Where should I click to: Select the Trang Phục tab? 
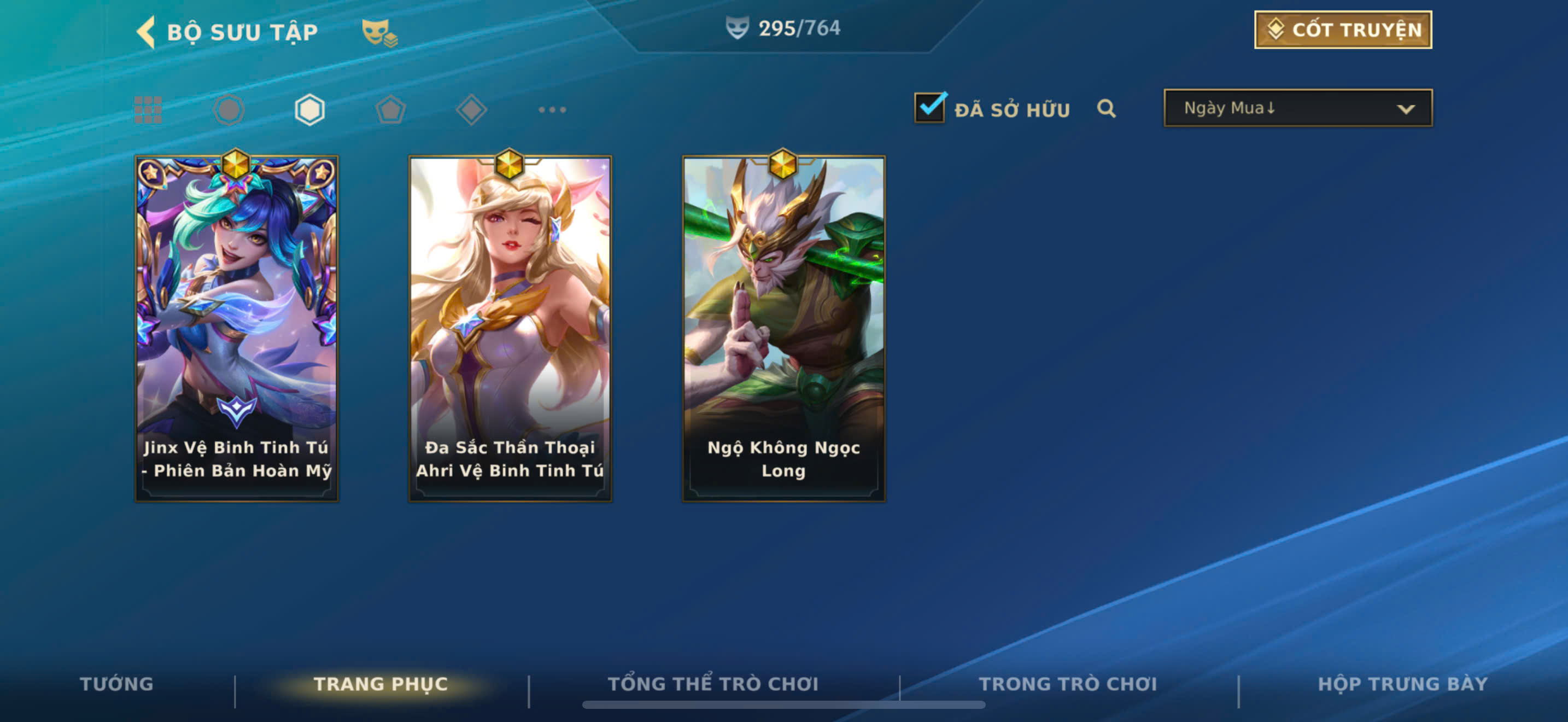tap(381, 684)
